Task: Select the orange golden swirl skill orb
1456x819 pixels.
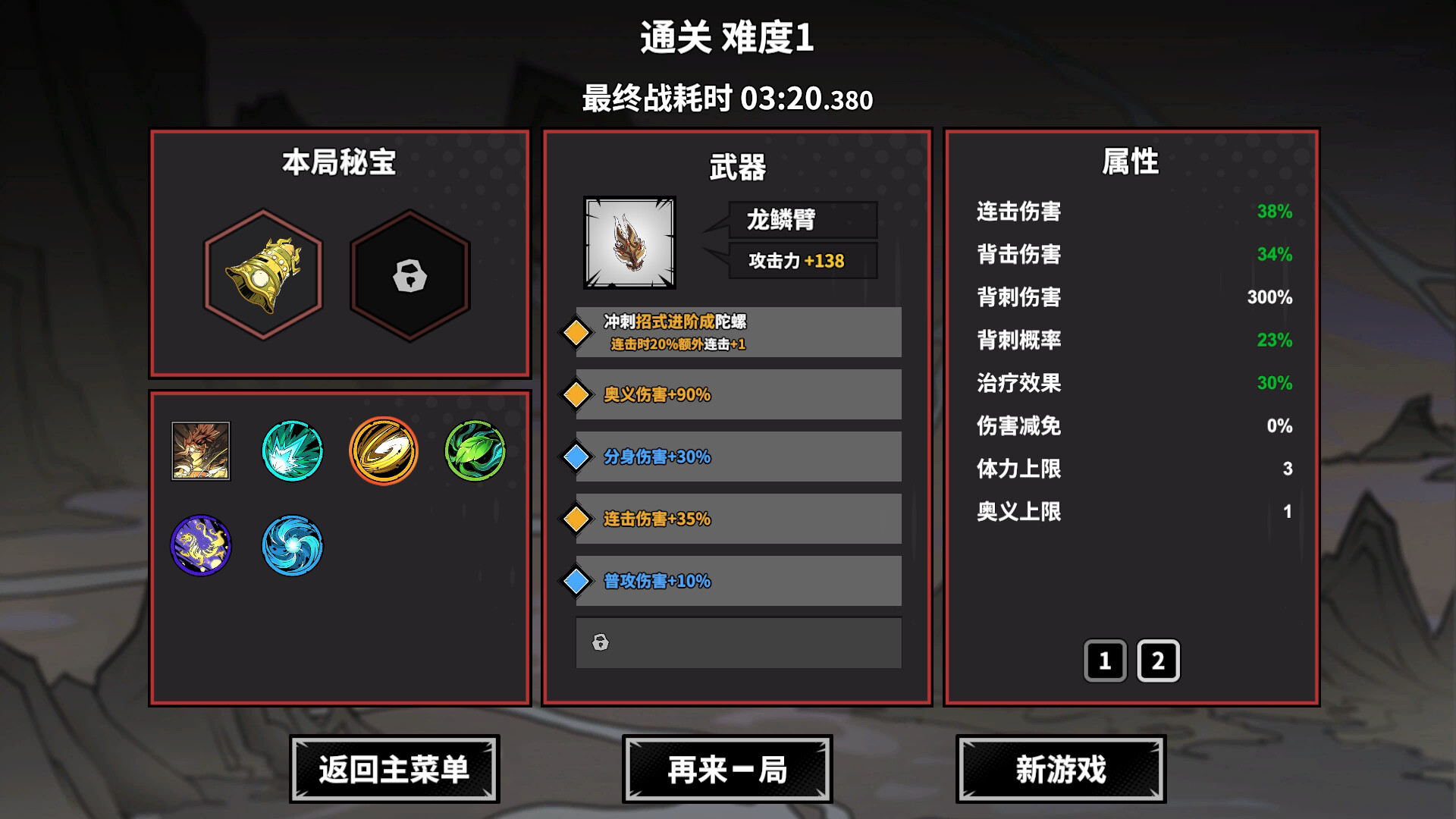Action: 383,451
